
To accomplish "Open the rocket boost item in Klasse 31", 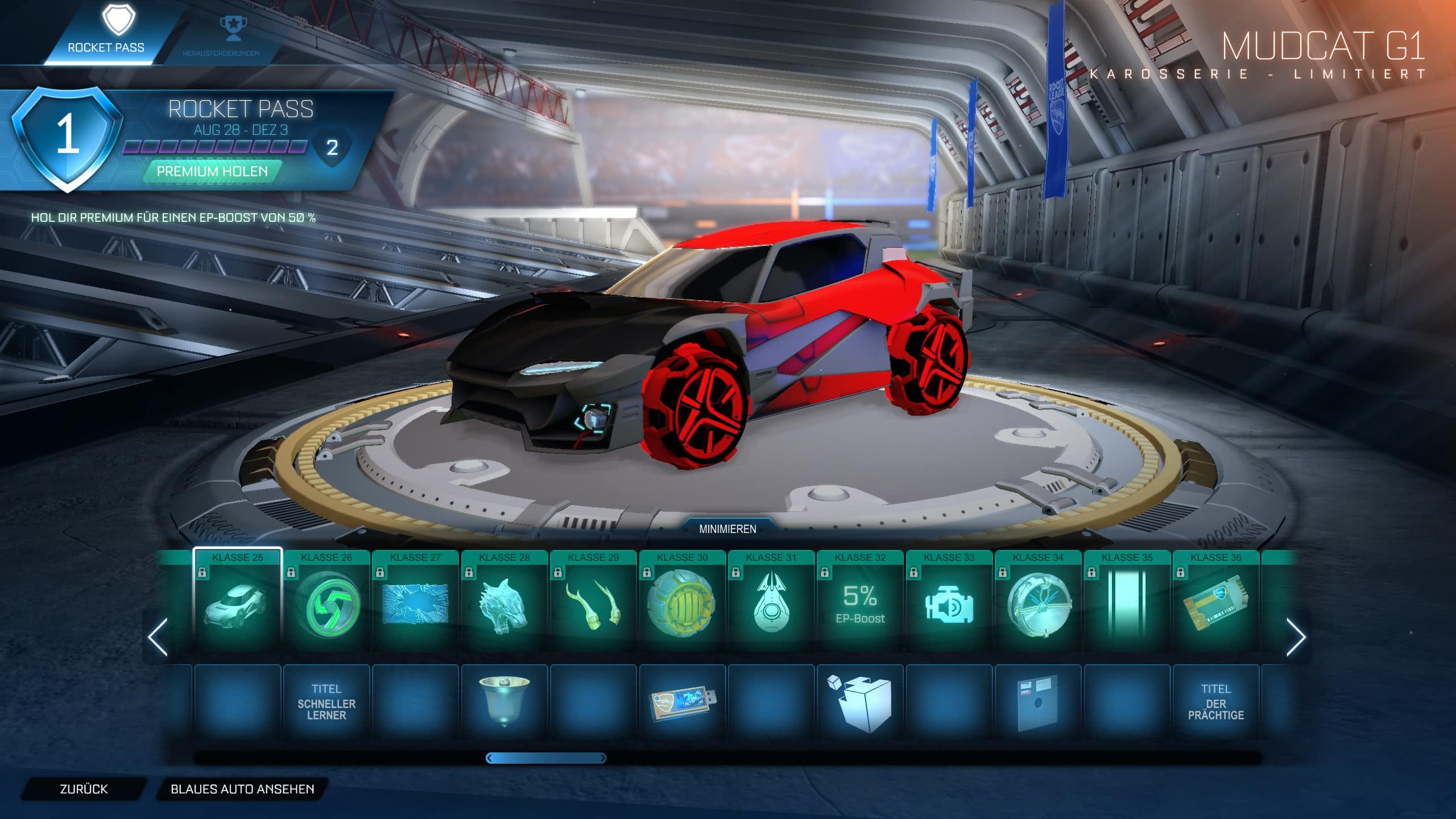I will pyautogui.click(x=771, y=604).
